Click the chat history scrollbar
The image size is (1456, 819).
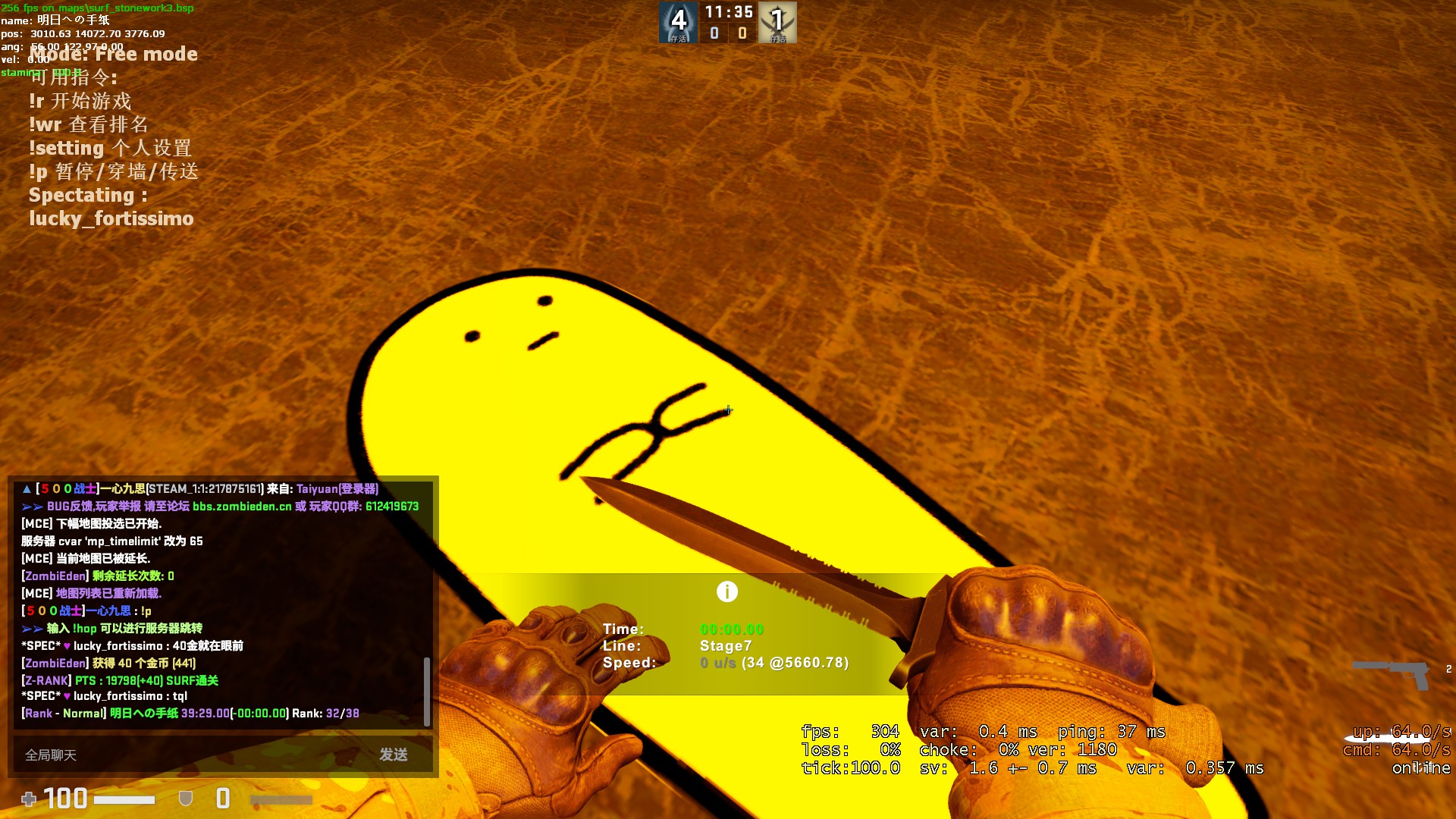pyautogui.click(x=427, y=690)
